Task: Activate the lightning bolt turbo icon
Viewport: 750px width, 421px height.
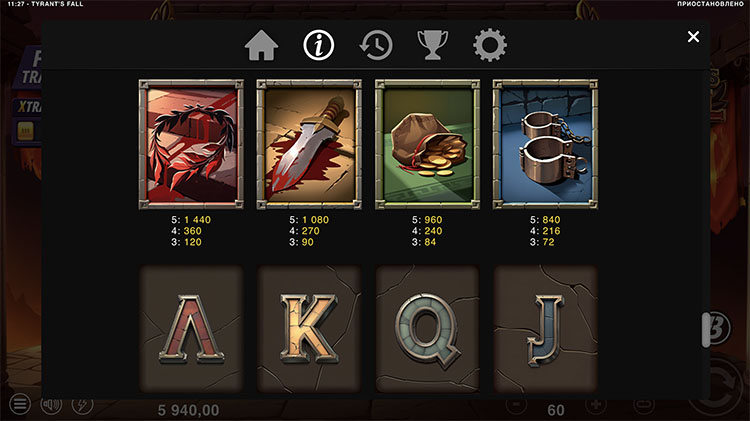Action: tap(82, 404)
